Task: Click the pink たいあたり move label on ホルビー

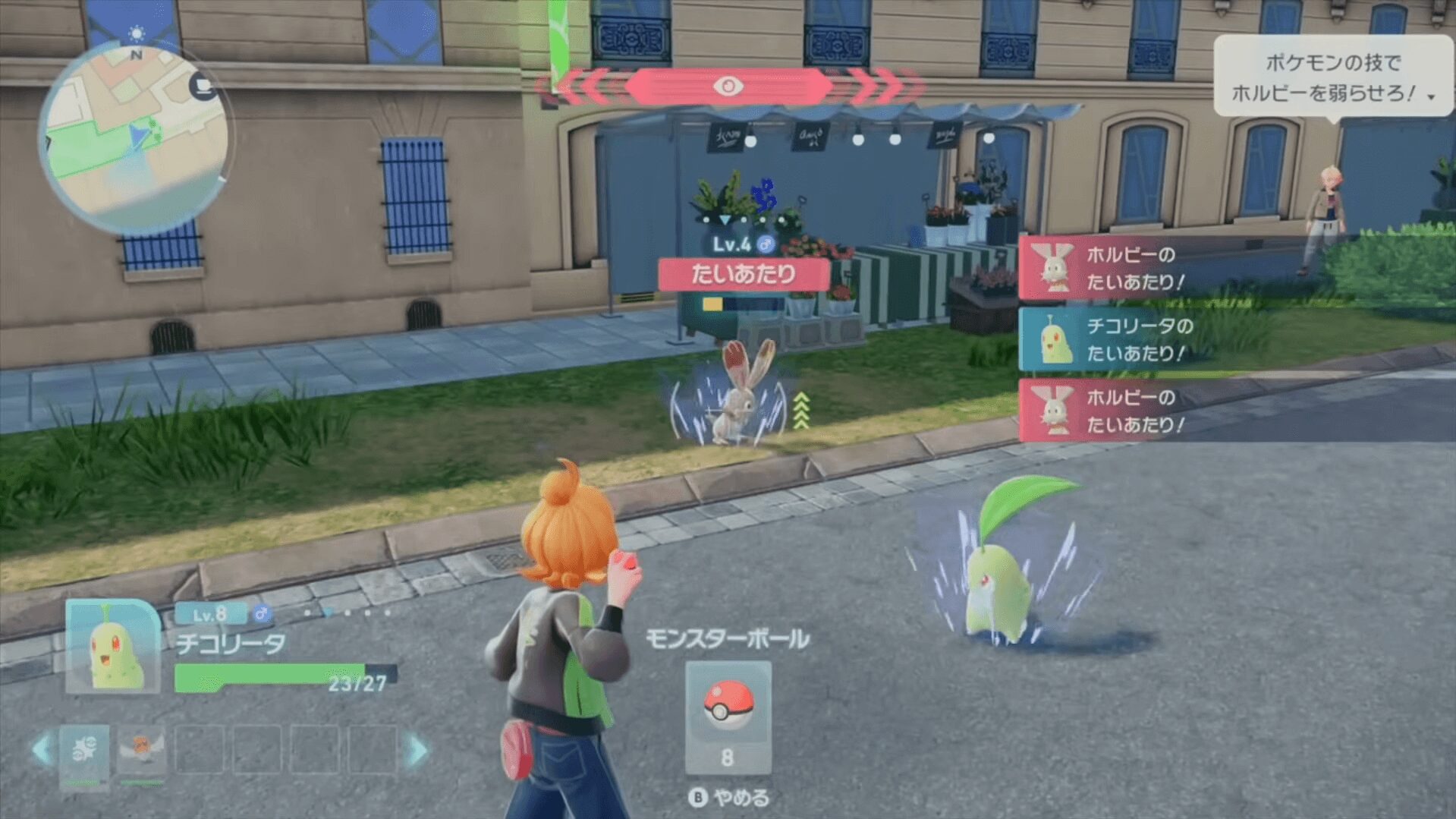Action: click(743, 274)
